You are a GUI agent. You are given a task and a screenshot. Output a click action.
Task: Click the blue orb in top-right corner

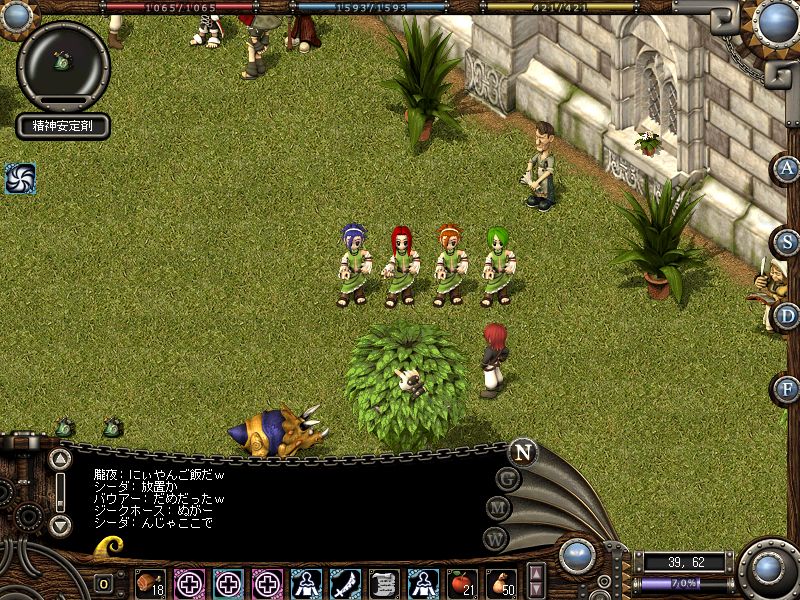[x=776, y=20]
